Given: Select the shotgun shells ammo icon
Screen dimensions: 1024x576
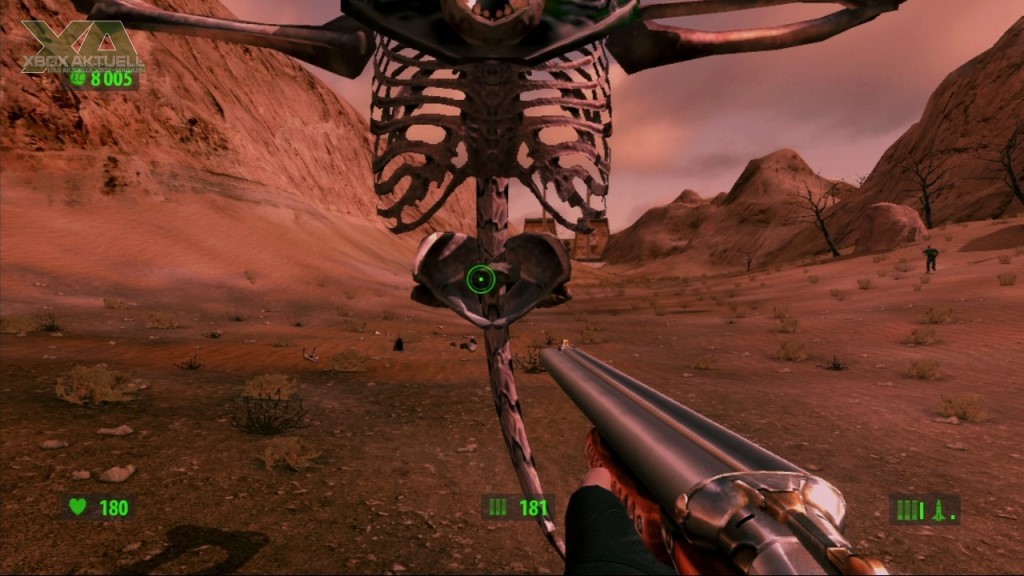Looking at the screenshot, I should [x=498, y=508].
